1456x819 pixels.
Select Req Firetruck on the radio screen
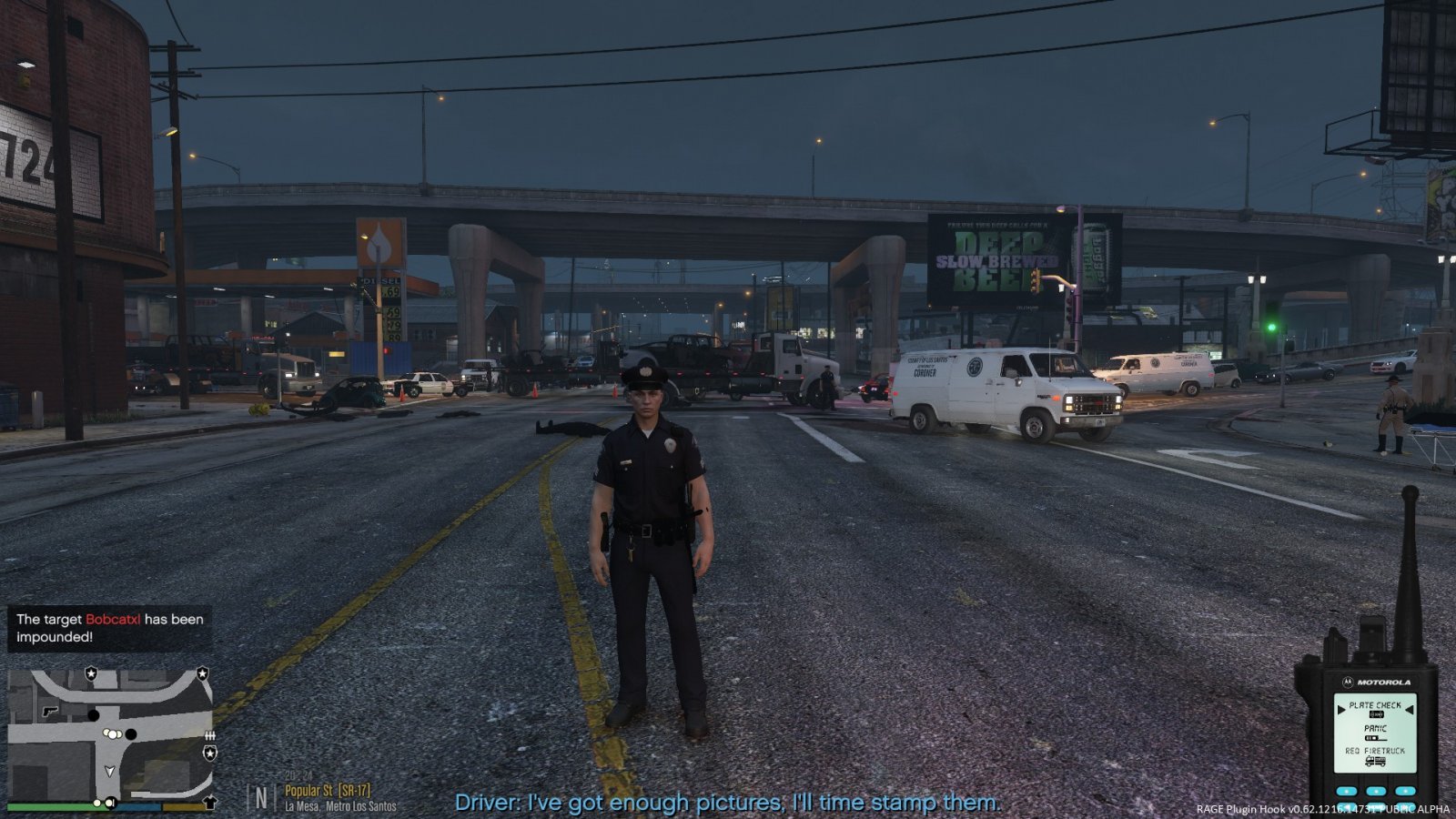click(1375, 752)
